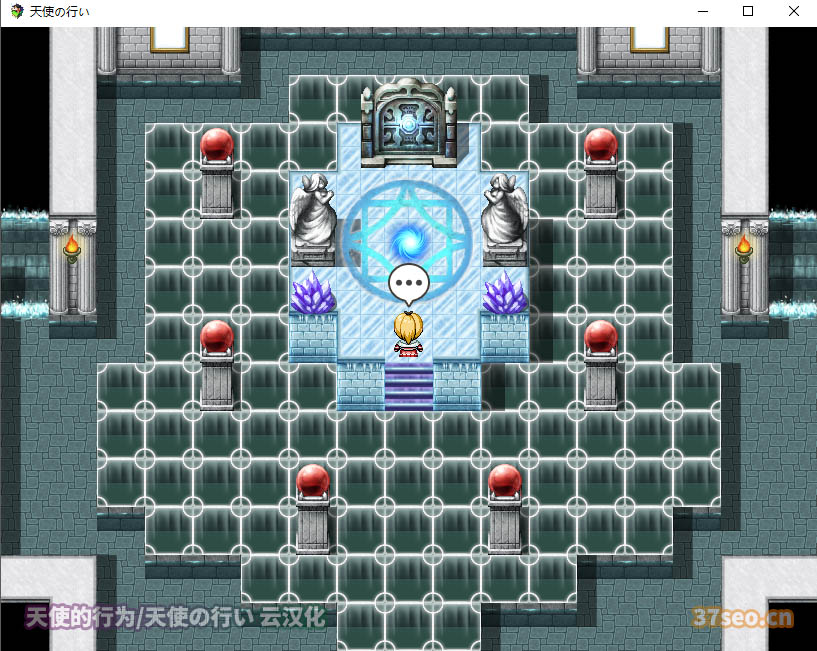This screenshot has width=817, height=651.
Task: Close the game window
Action: click(793, 11)
